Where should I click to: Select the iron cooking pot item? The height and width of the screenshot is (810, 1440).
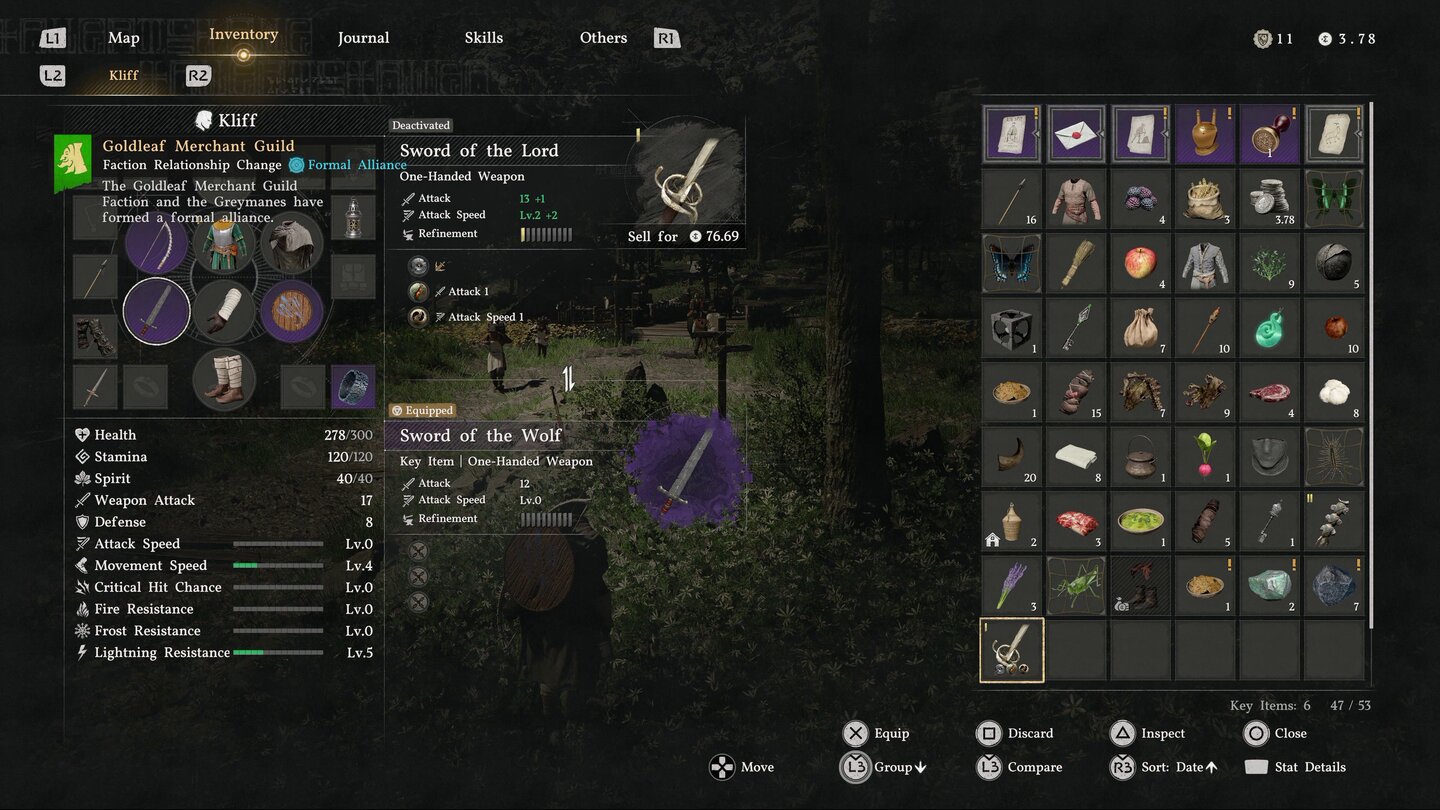1141,457
